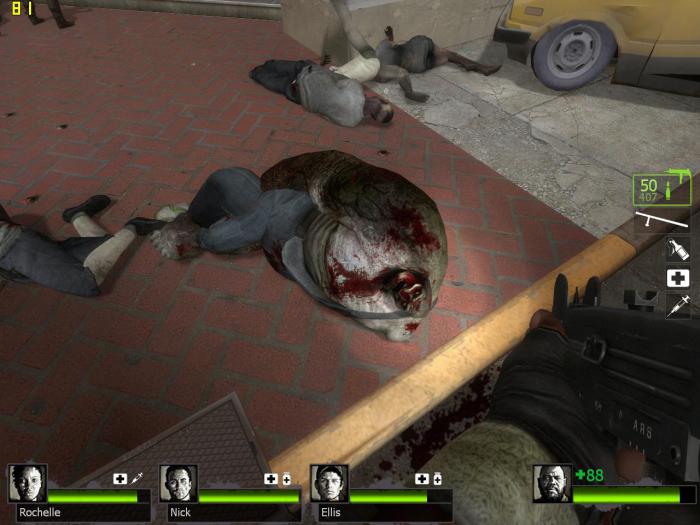The width and height of the screenshot is (700, 525).
Task: Click Ellis's teammate portrait
Action: [x=329, y=483]
